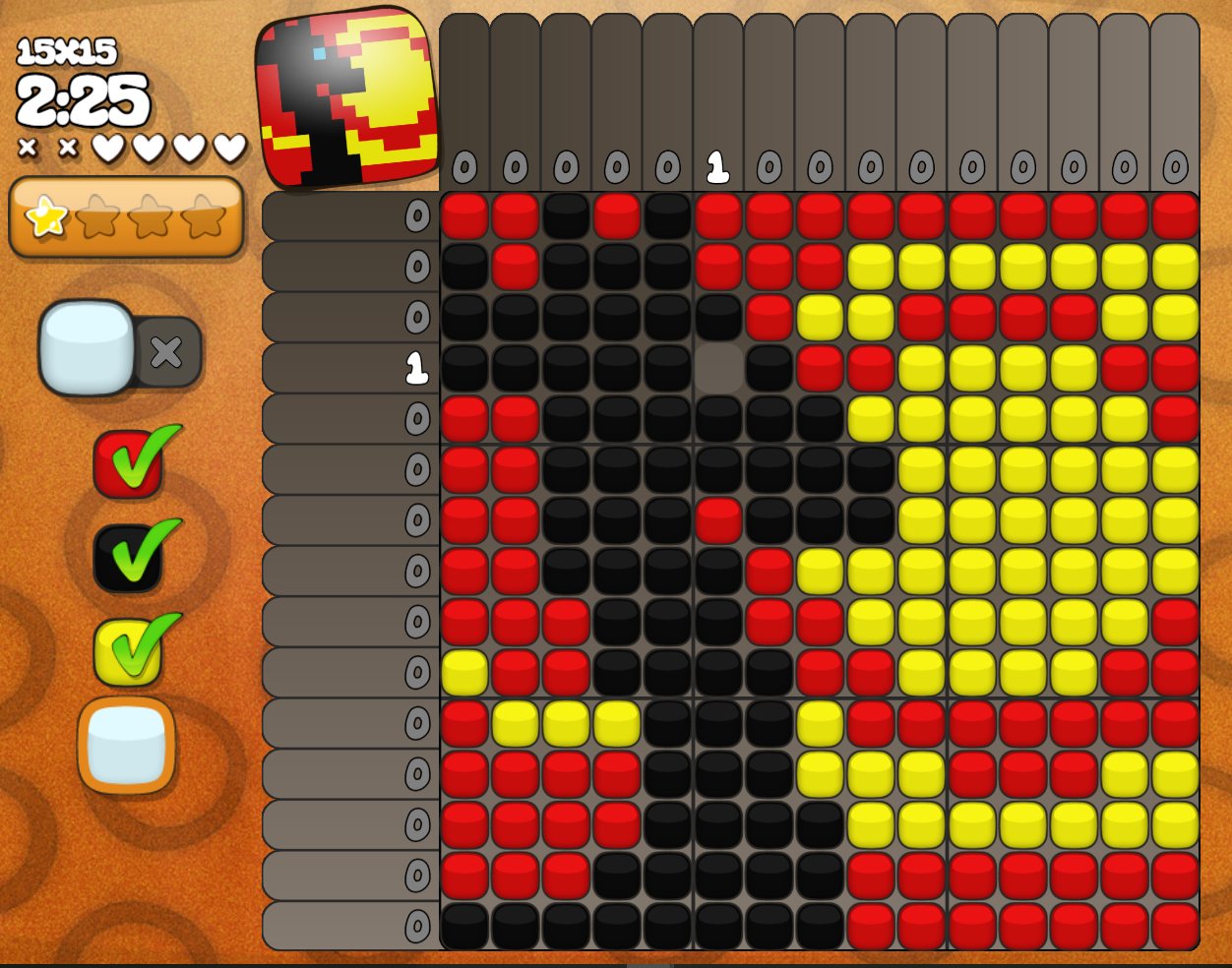This screenshot has height=968, width=1232.
Task: Pick the yellow color swatch
Action: [x=128, y=651]
